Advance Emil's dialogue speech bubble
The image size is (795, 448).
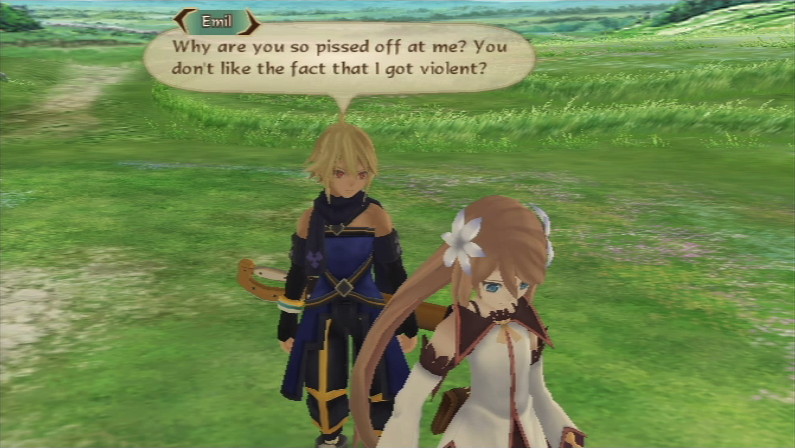[338, 60]
